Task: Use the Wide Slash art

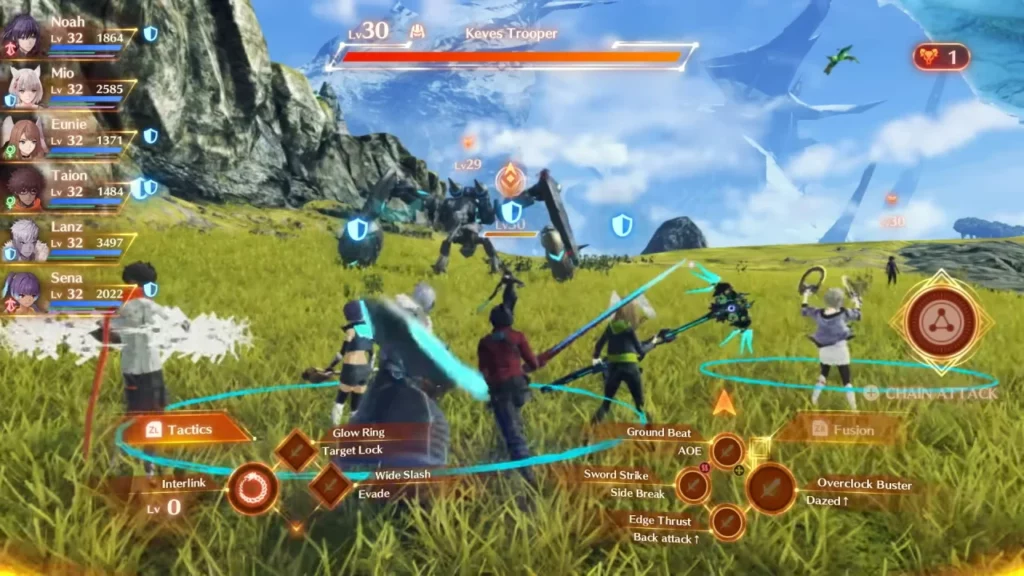Action: point(330,486)
